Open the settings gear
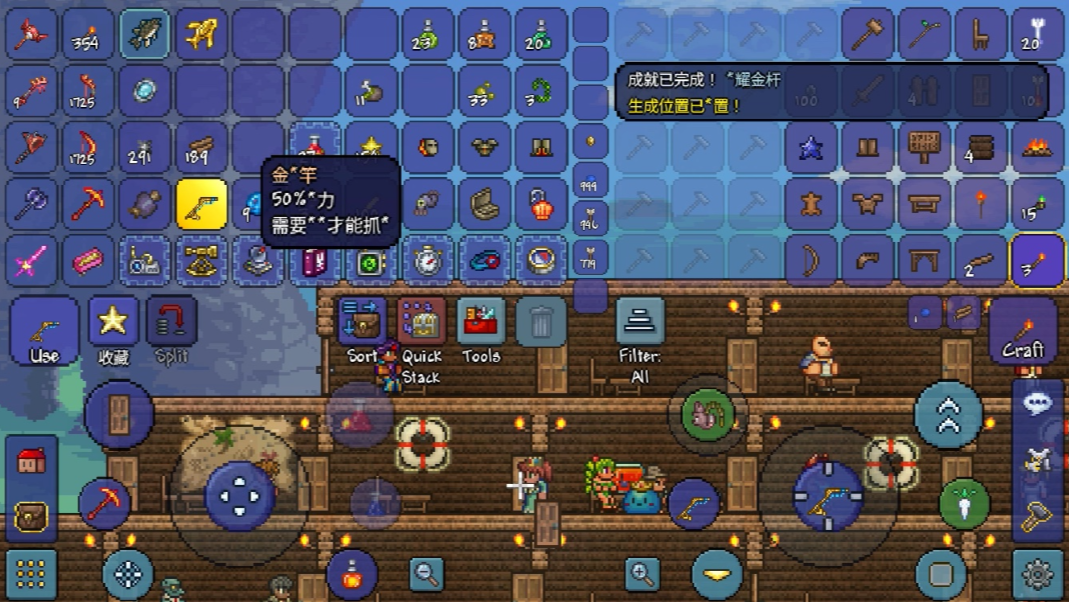 pyautogui.click(x=1037, y=574)
